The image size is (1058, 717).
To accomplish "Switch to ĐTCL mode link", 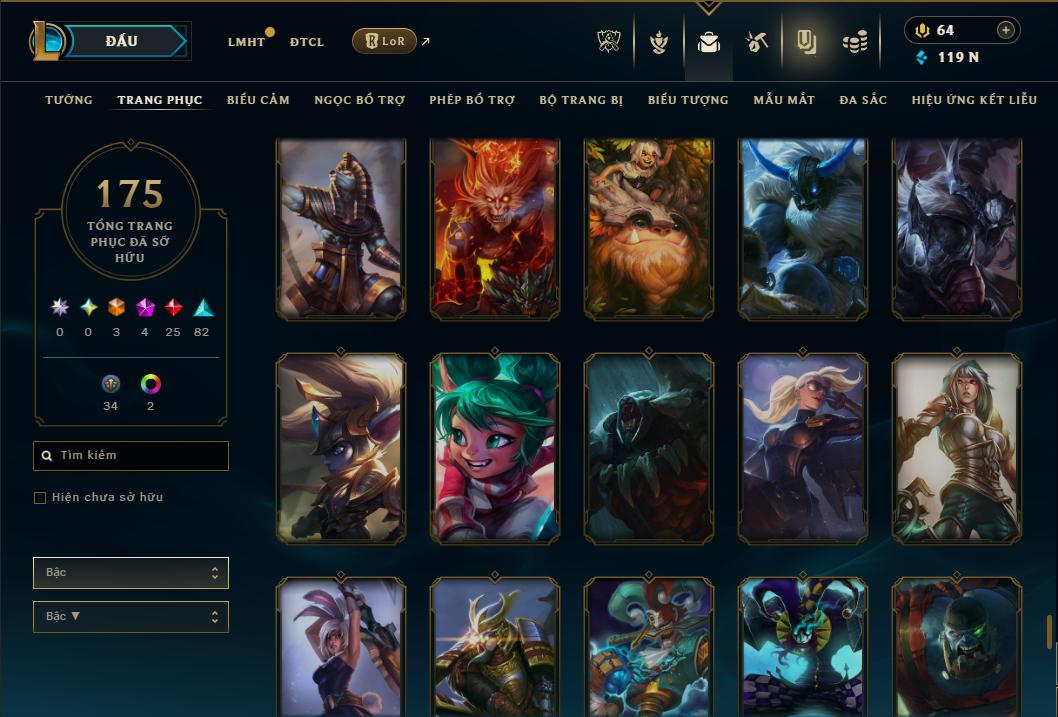I will point(307,42).
